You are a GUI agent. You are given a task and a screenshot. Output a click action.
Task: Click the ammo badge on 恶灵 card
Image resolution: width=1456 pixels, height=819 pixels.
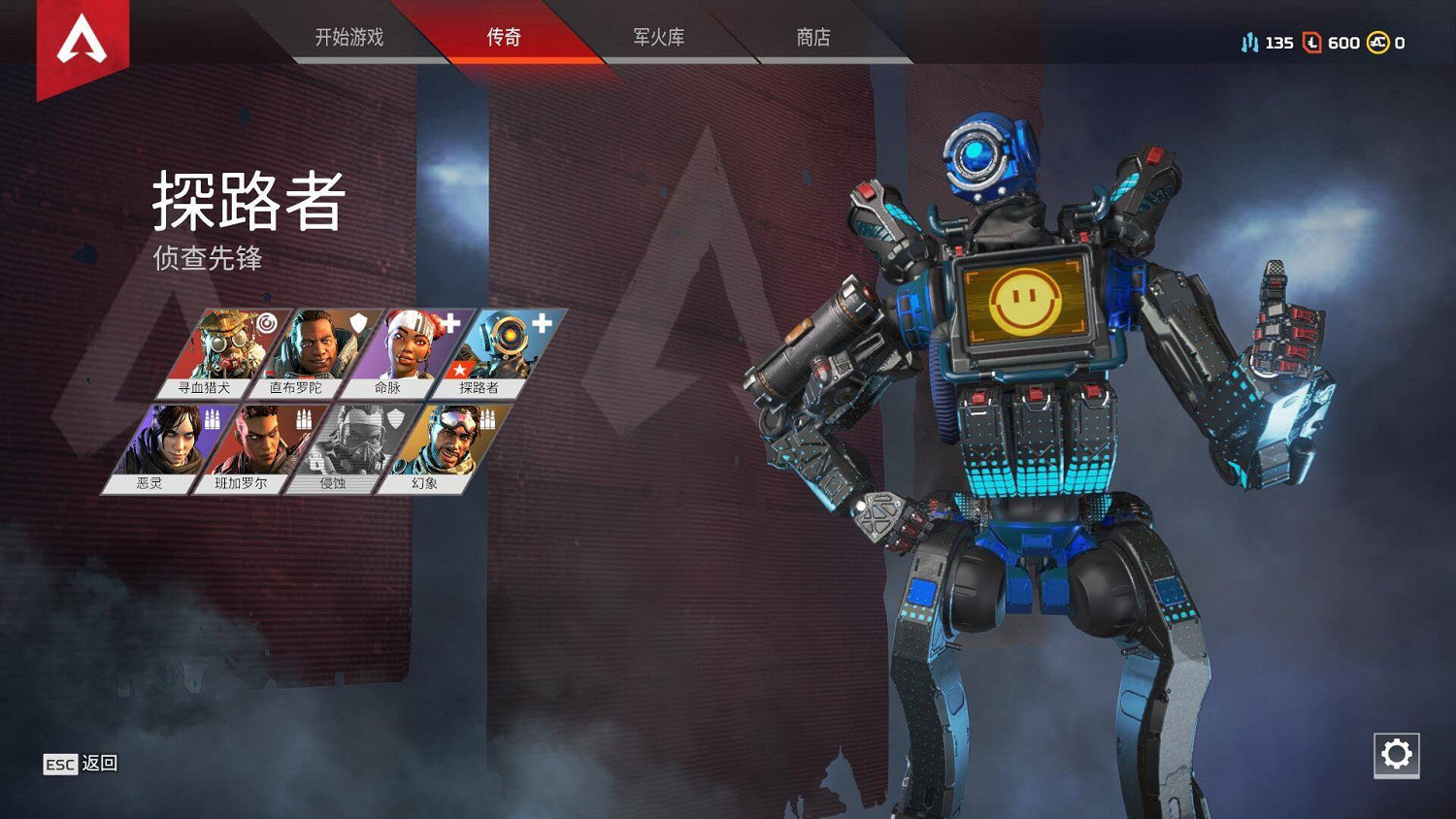211,418
